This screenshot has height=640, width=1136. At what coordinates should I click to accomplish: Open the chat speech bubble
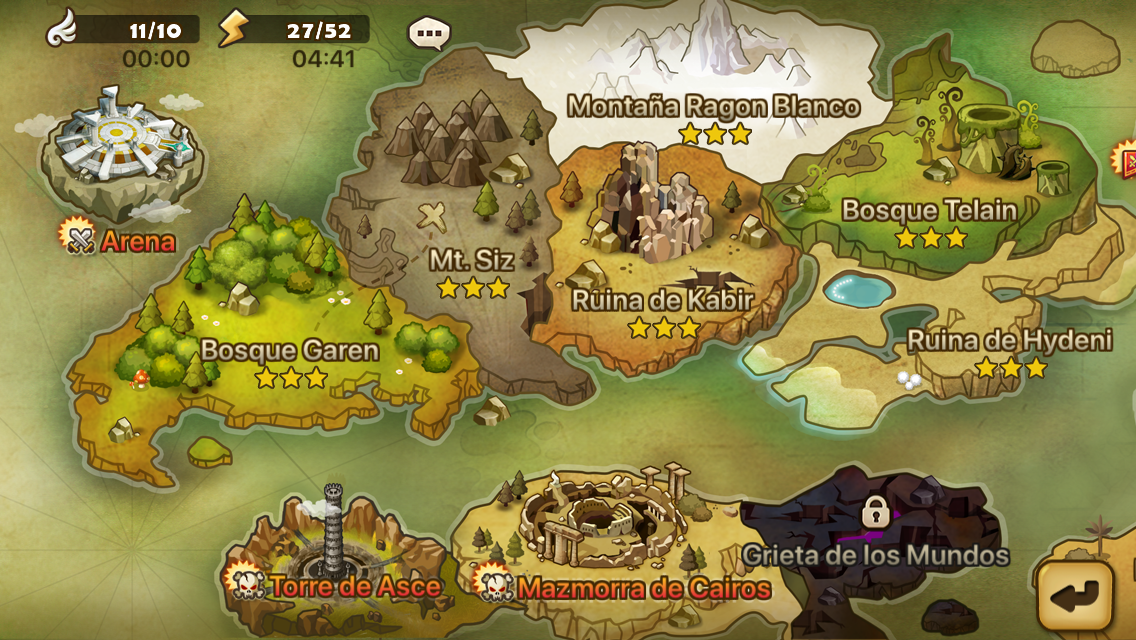click(429, 32)
